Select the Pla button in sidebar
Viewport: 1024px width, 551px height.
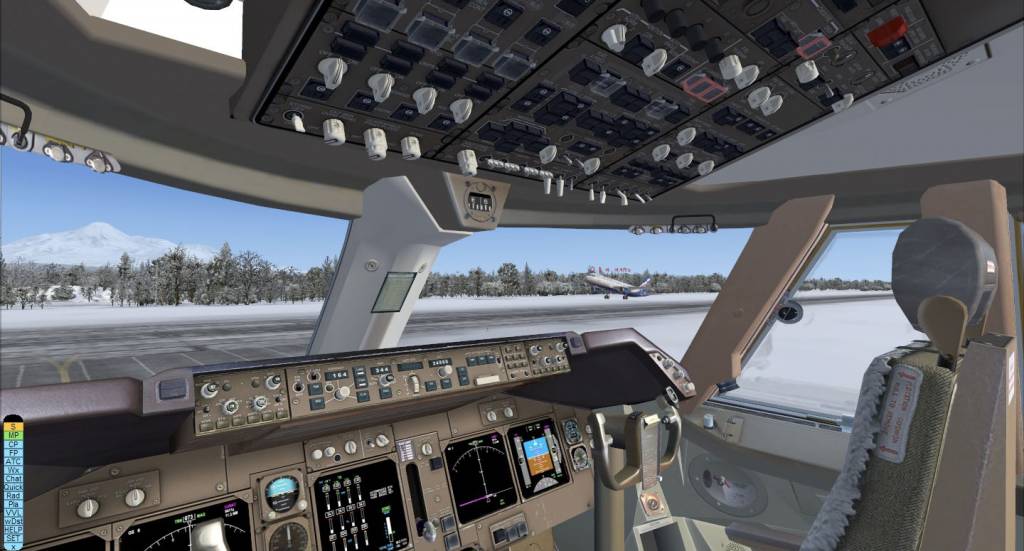(x=12, y=503)
